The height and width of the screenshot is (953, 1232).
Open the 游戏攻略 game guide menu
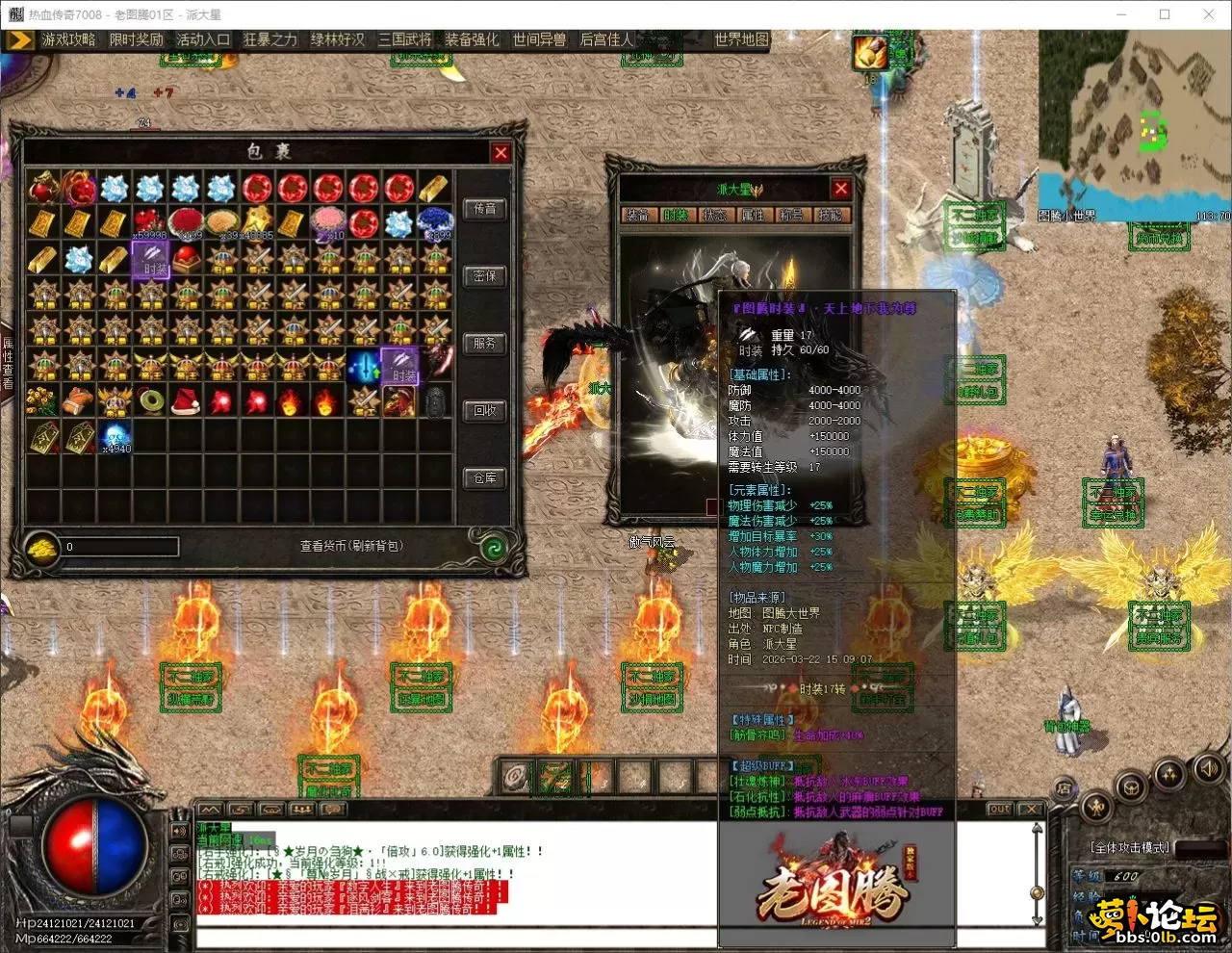coord(68,39)
